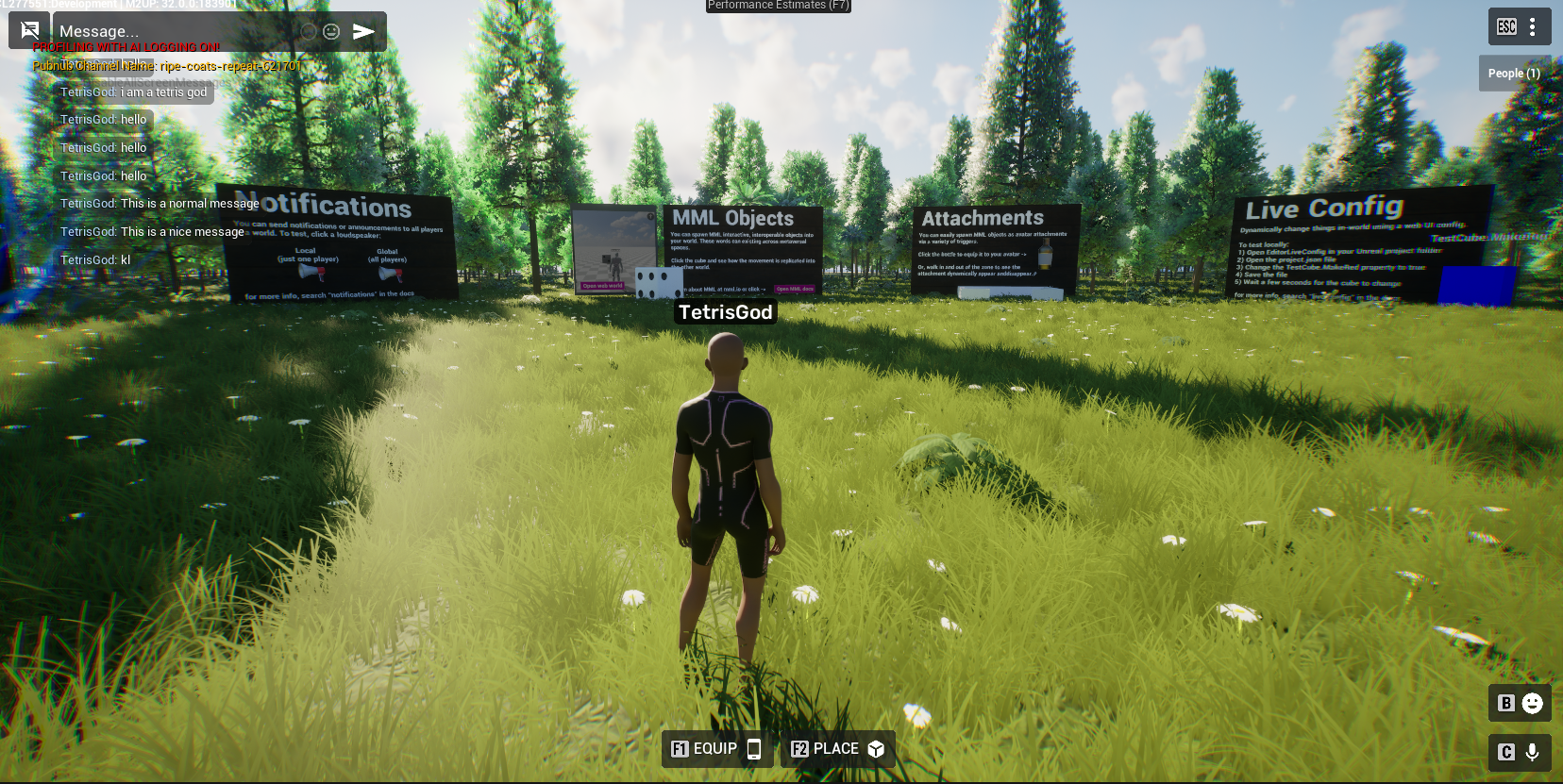Select the "This is a nice message" chat entry

[153, 232]
